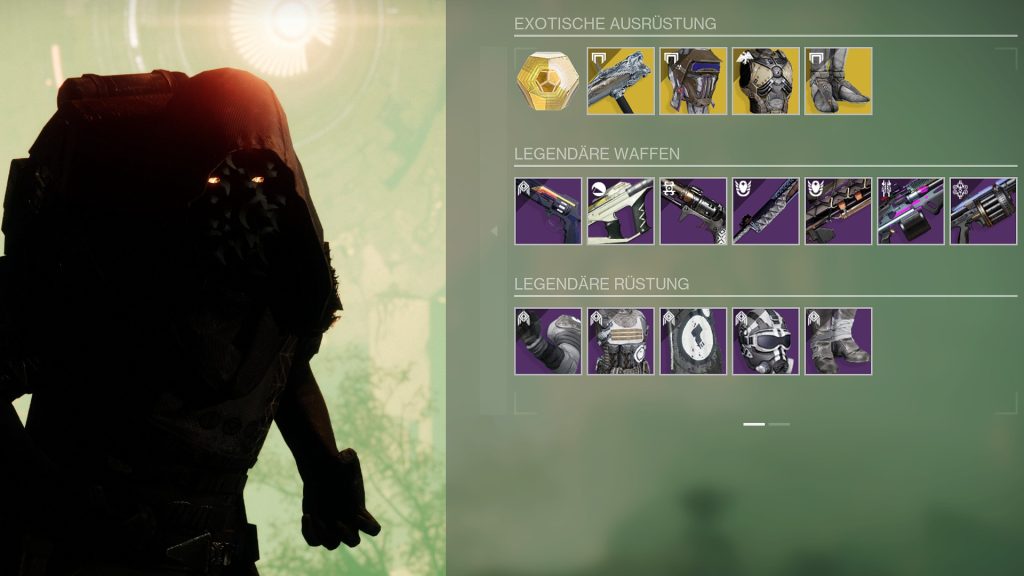
Task: Select the legendary gauntlets
Action: 548,341
